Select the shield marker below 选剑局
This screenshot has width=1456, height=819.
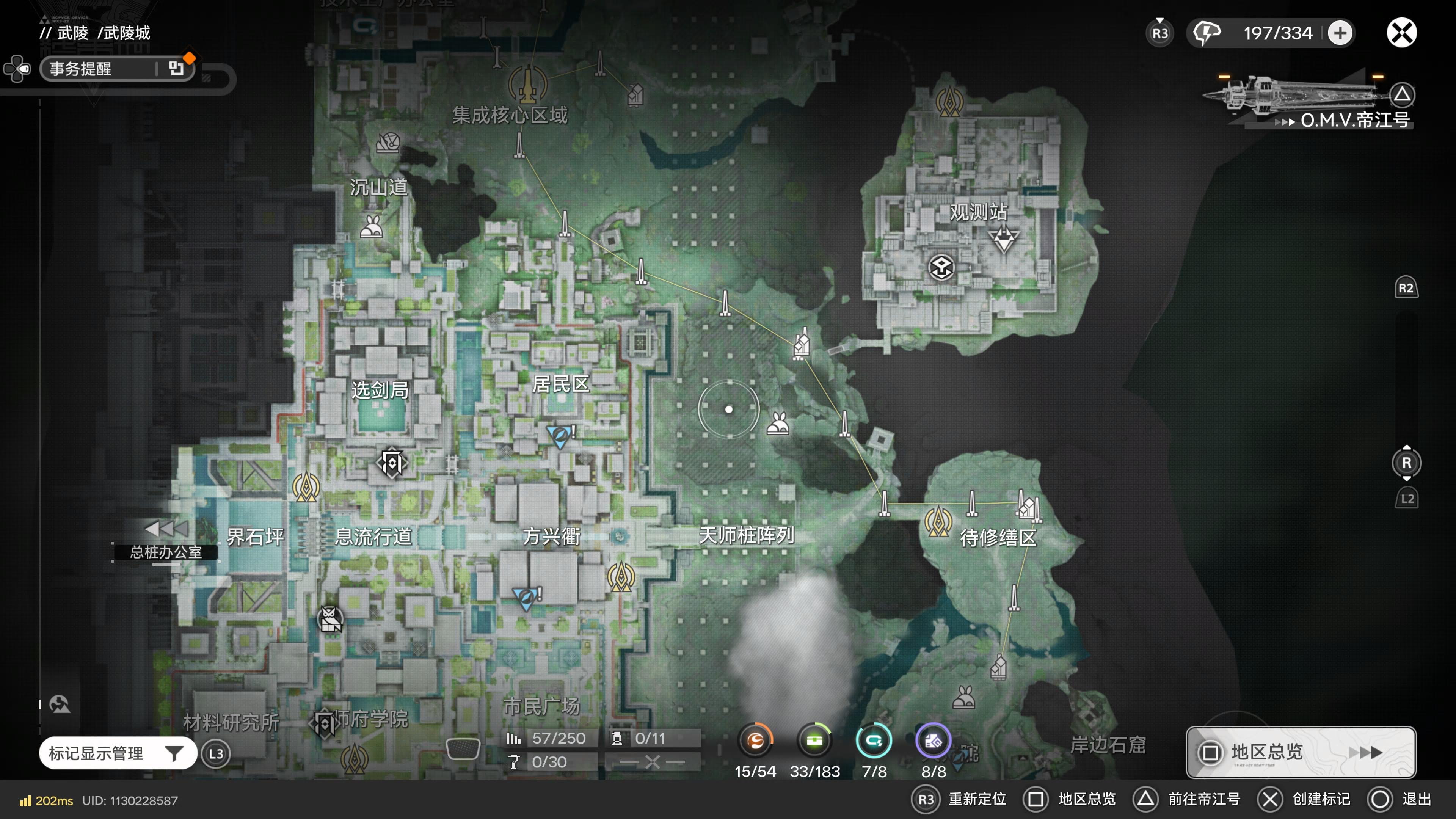(x=392, y=463)
